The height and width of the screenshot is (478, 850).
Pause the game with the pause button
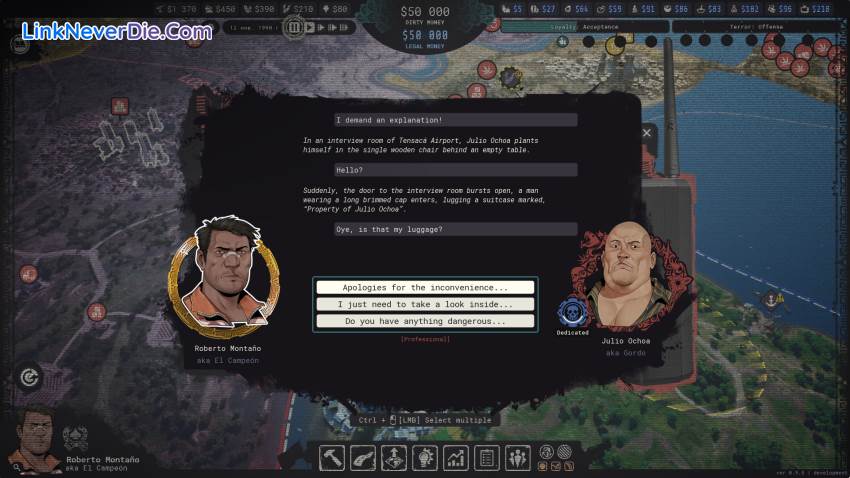tap(294, 28)
